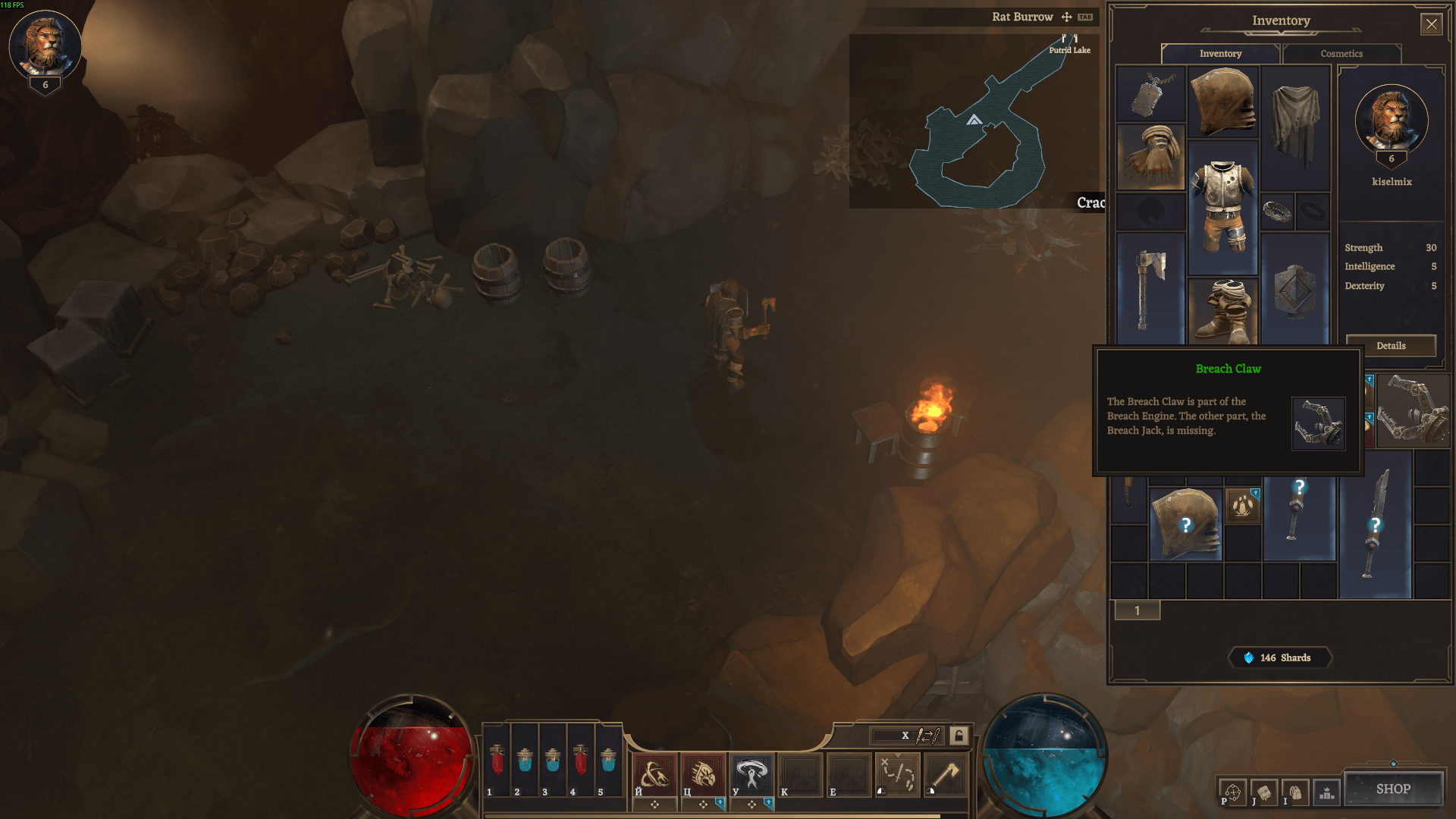
Task: Open the journal with the J icon
Action: point(1265,791)
